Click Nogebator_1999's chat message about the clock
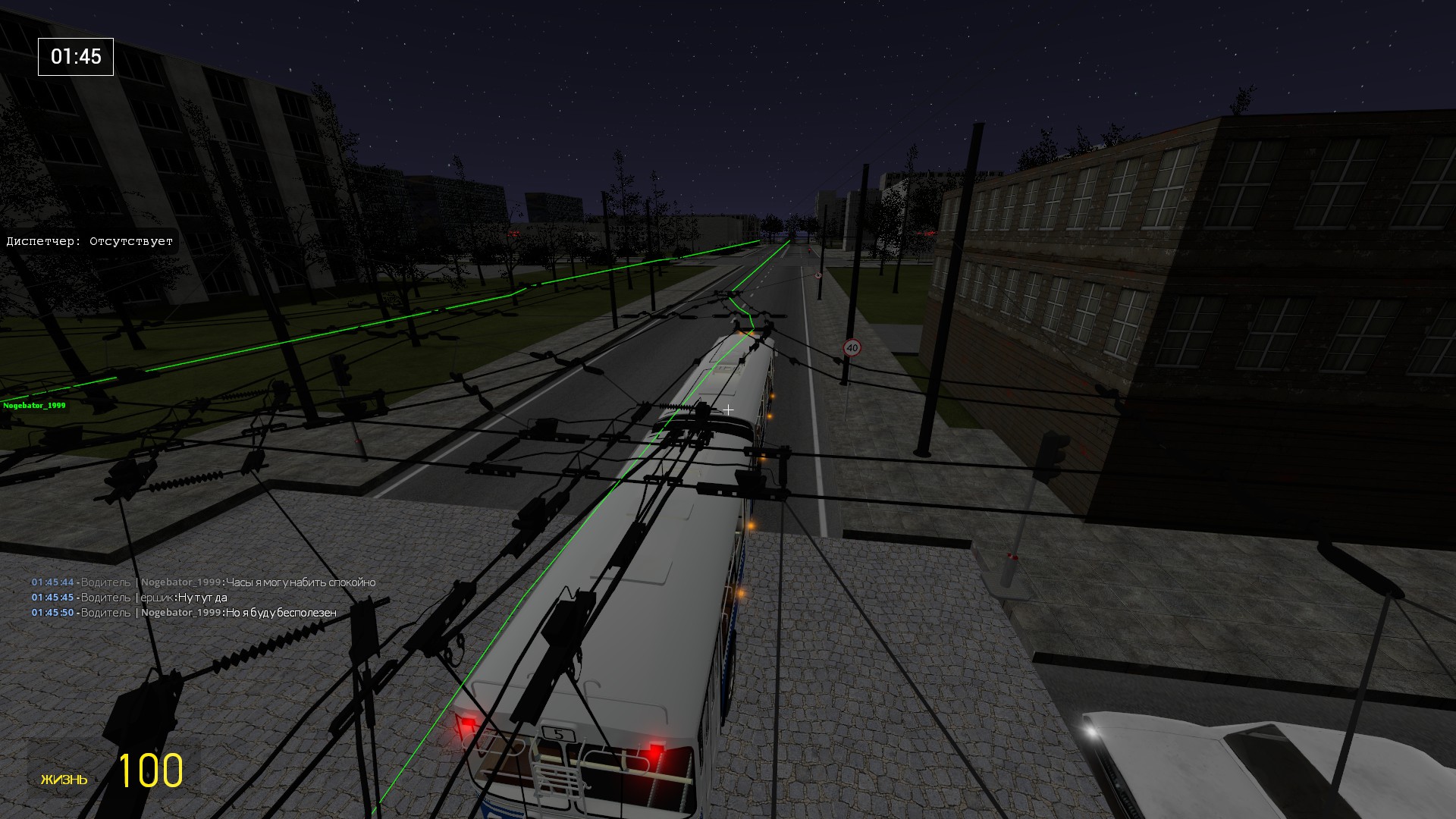 300,582
